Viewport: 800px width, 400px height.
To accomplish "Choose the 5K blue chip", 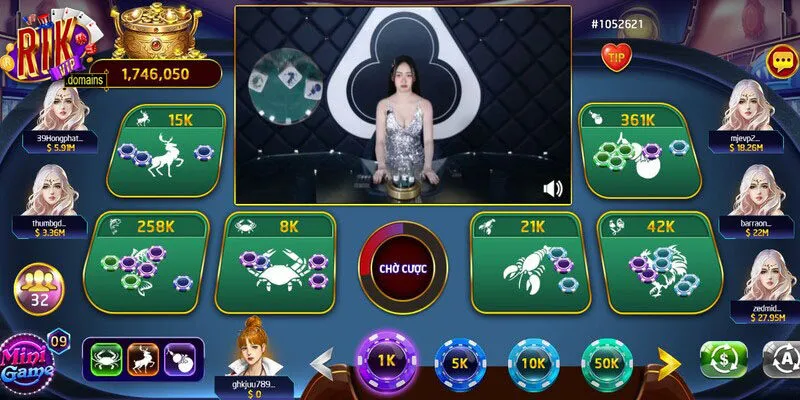I will point(458,364).
